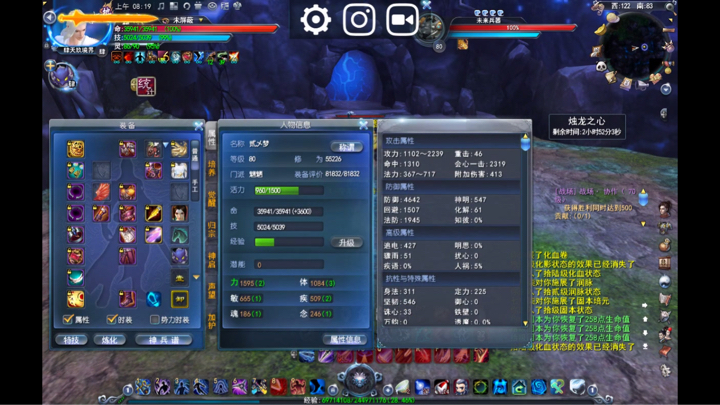Start video recording with the camcorder icon
Viewport: 720px width, 405px height.
coord(402,19)
